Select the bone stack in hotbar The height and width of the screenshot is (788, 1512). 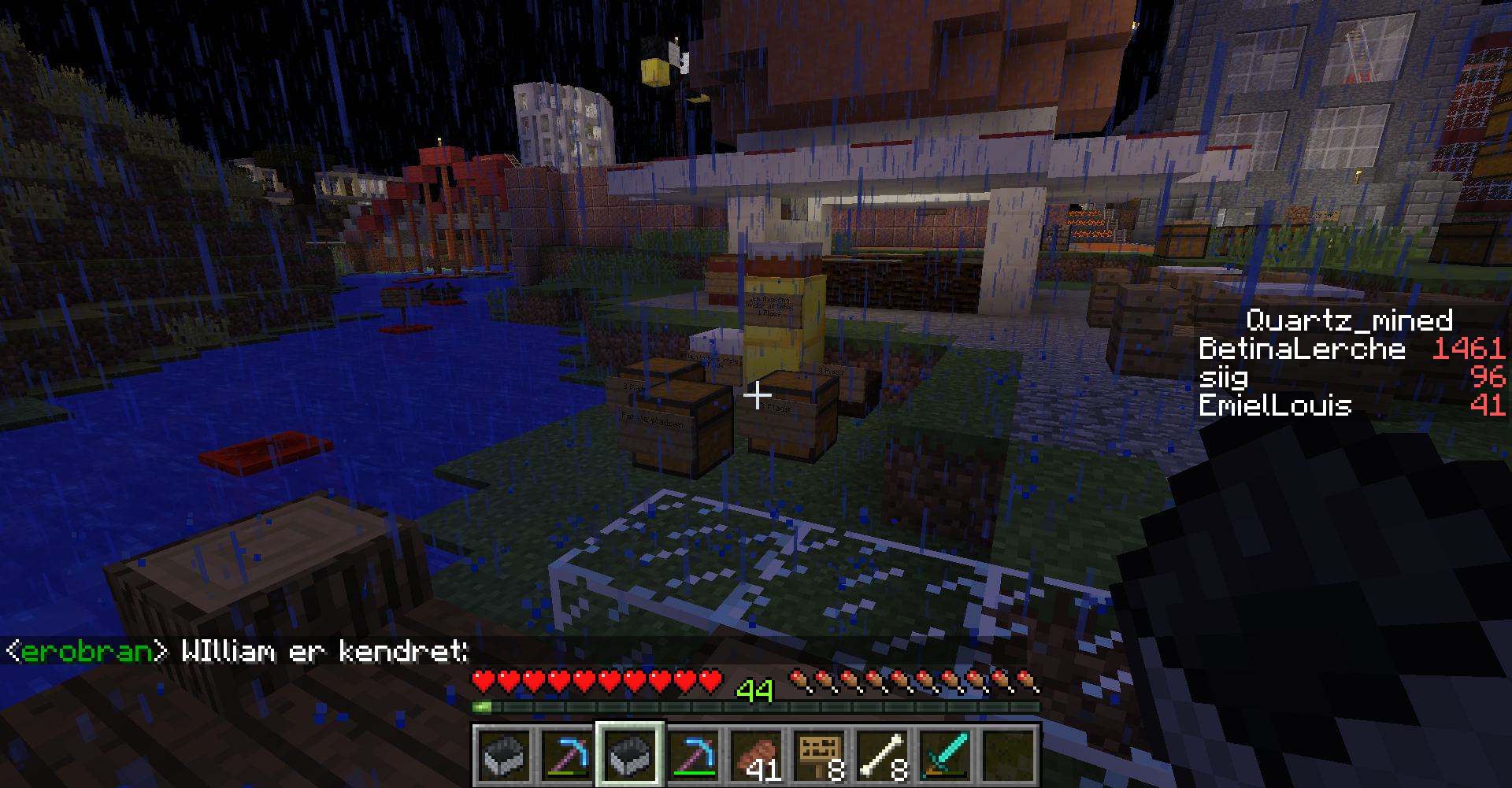click(x=882, y=756)
